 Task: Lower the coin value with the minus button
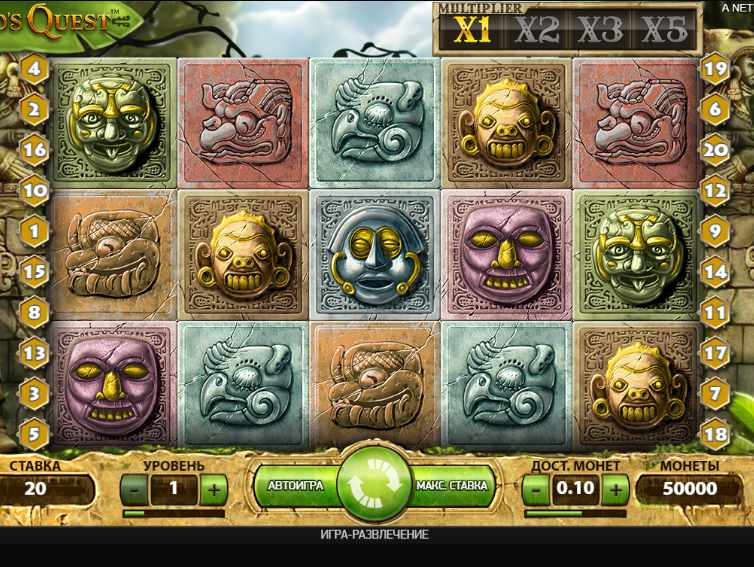[x=537, y=489]
